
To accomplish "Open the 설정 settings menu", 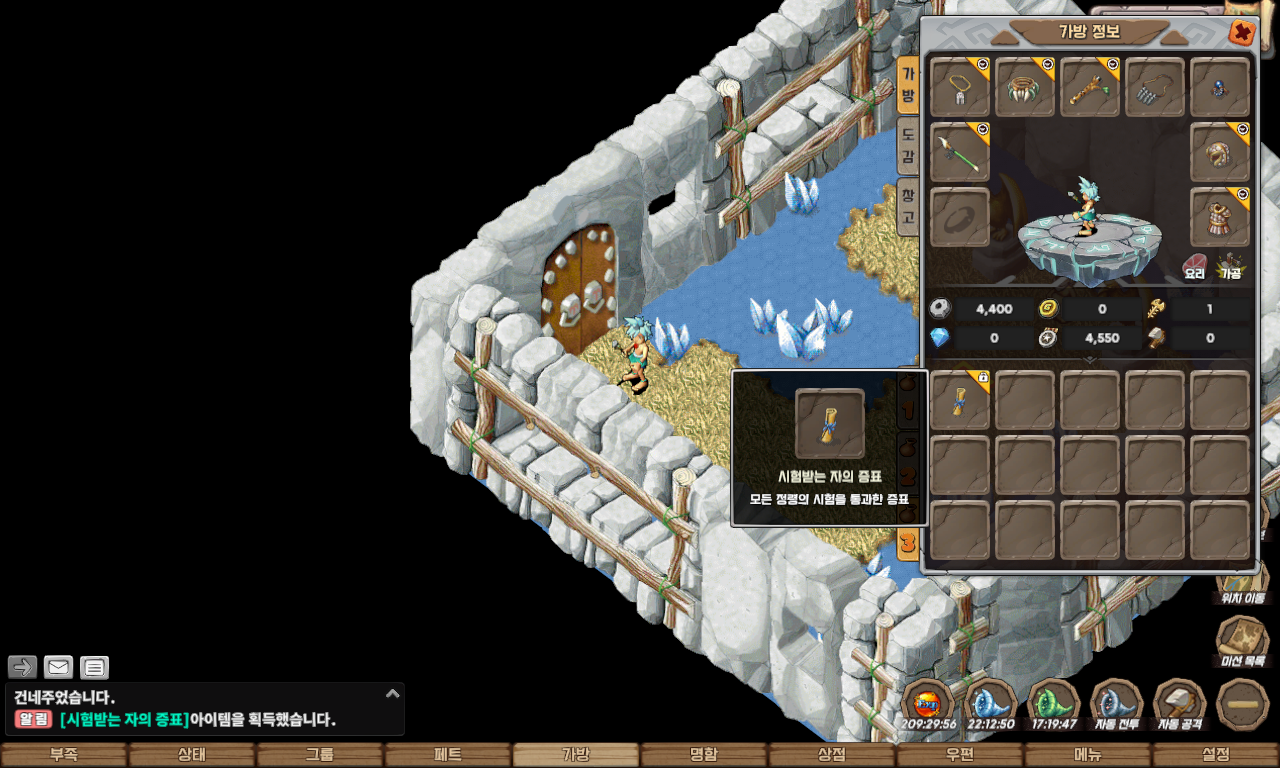I will coord(1216,755).
